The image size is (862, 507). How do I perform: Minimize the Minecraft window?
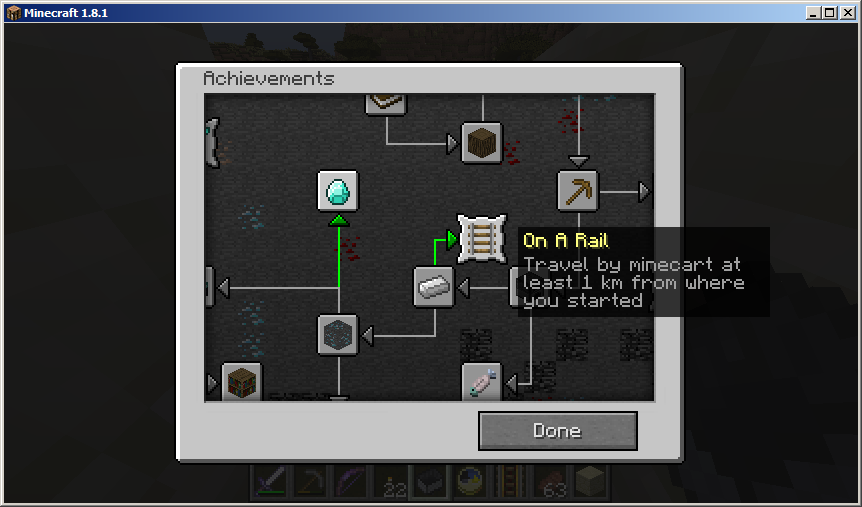pos(813,13)
